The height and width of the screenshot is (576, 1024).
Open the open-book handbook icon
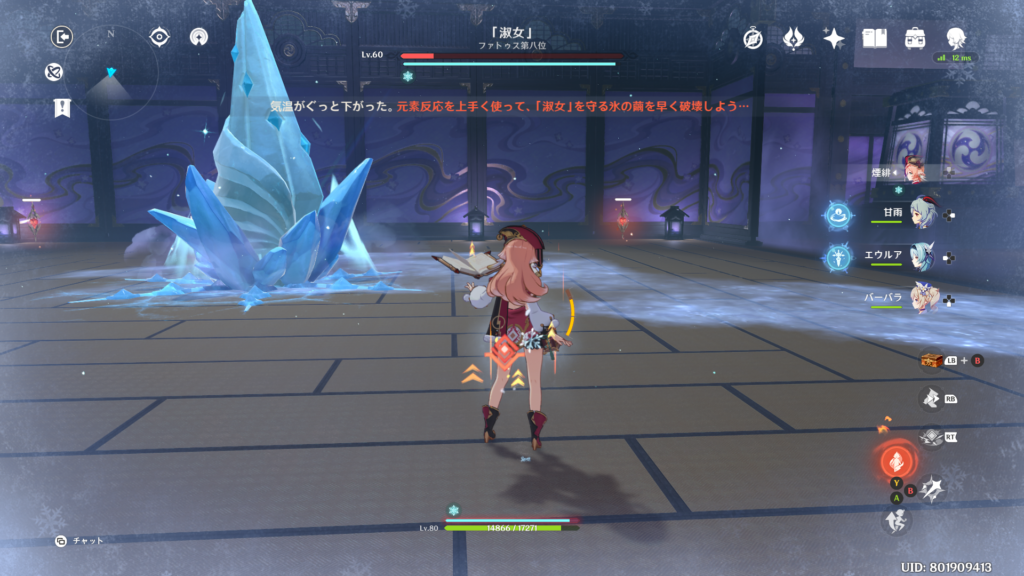tap(875, 39)
